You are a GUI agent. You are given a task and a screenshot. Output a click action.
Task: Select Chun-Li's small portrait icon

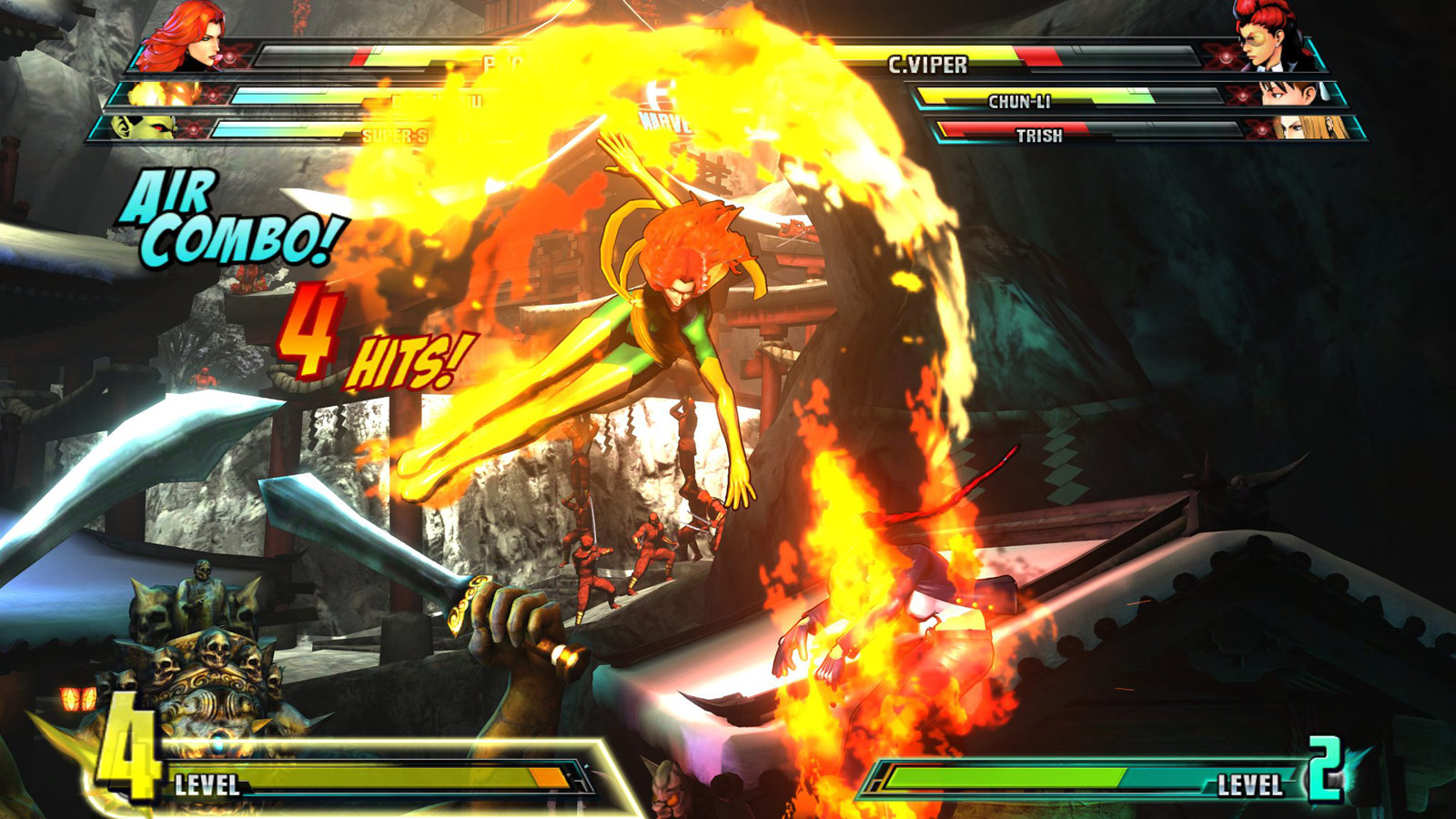1290,94
